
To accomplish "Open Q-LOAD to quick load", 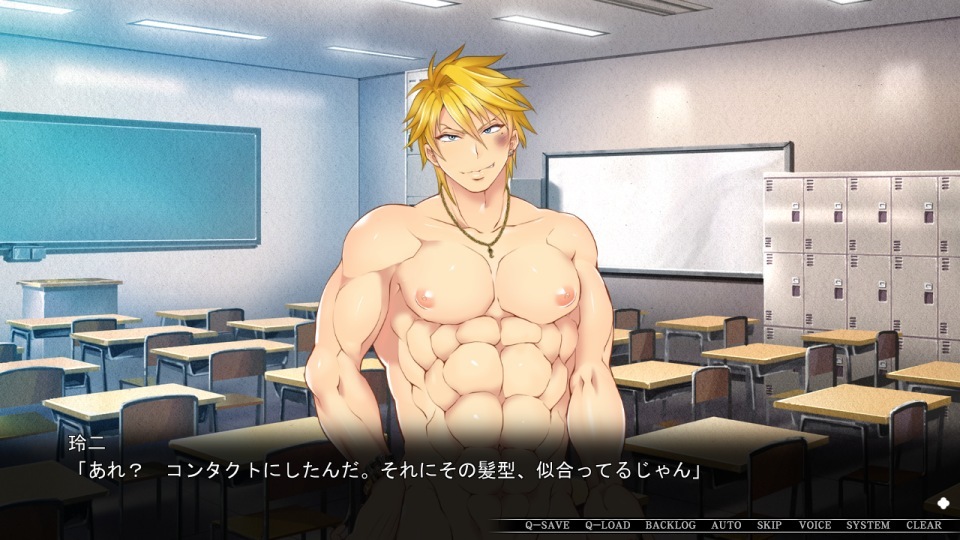I will coord(607,525).
